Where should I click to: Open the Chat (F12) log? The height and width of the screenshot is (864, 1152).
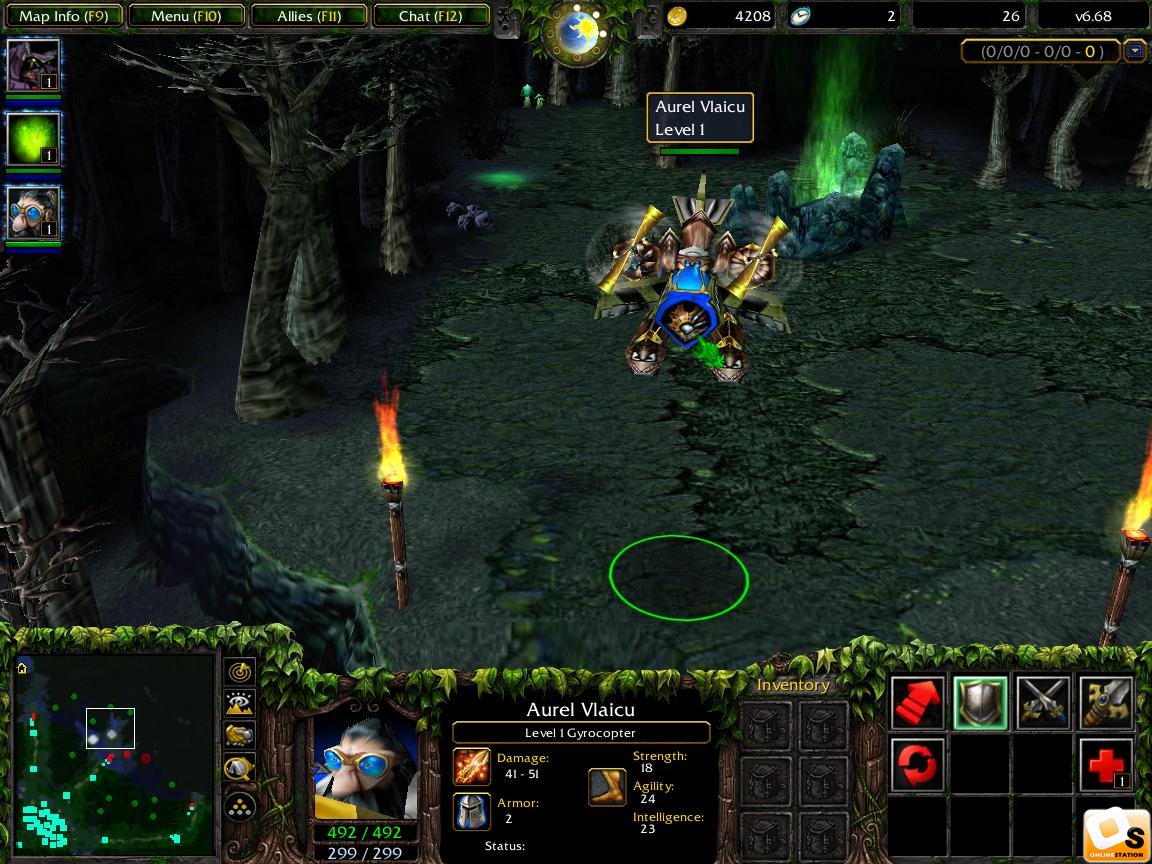pyautogui.click(x=431, y=16)
